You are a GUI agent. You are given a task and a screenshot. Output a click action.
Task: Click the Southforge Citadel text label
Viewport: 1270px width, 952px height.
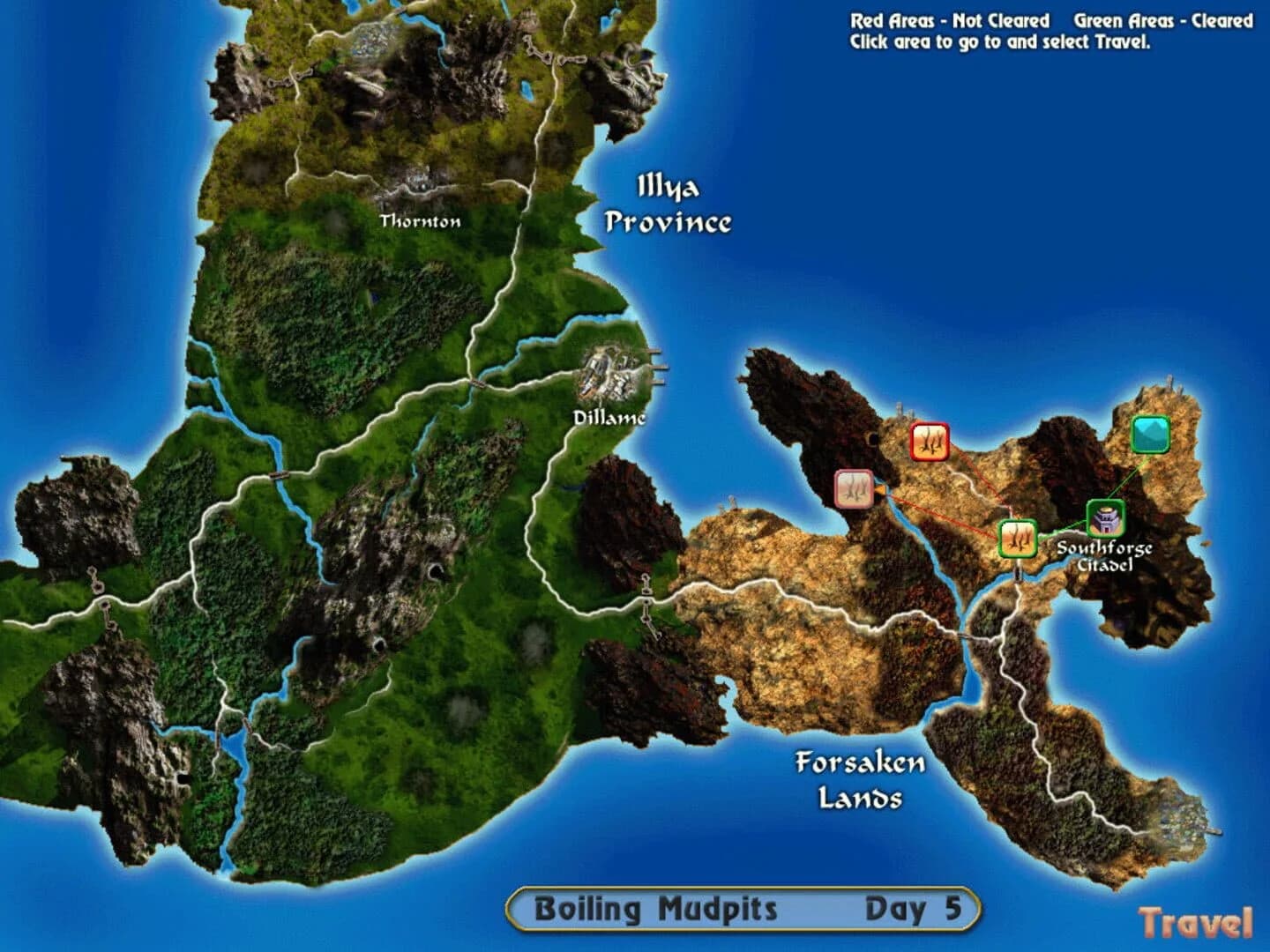pyautogui.click(x=1104, y=555)
